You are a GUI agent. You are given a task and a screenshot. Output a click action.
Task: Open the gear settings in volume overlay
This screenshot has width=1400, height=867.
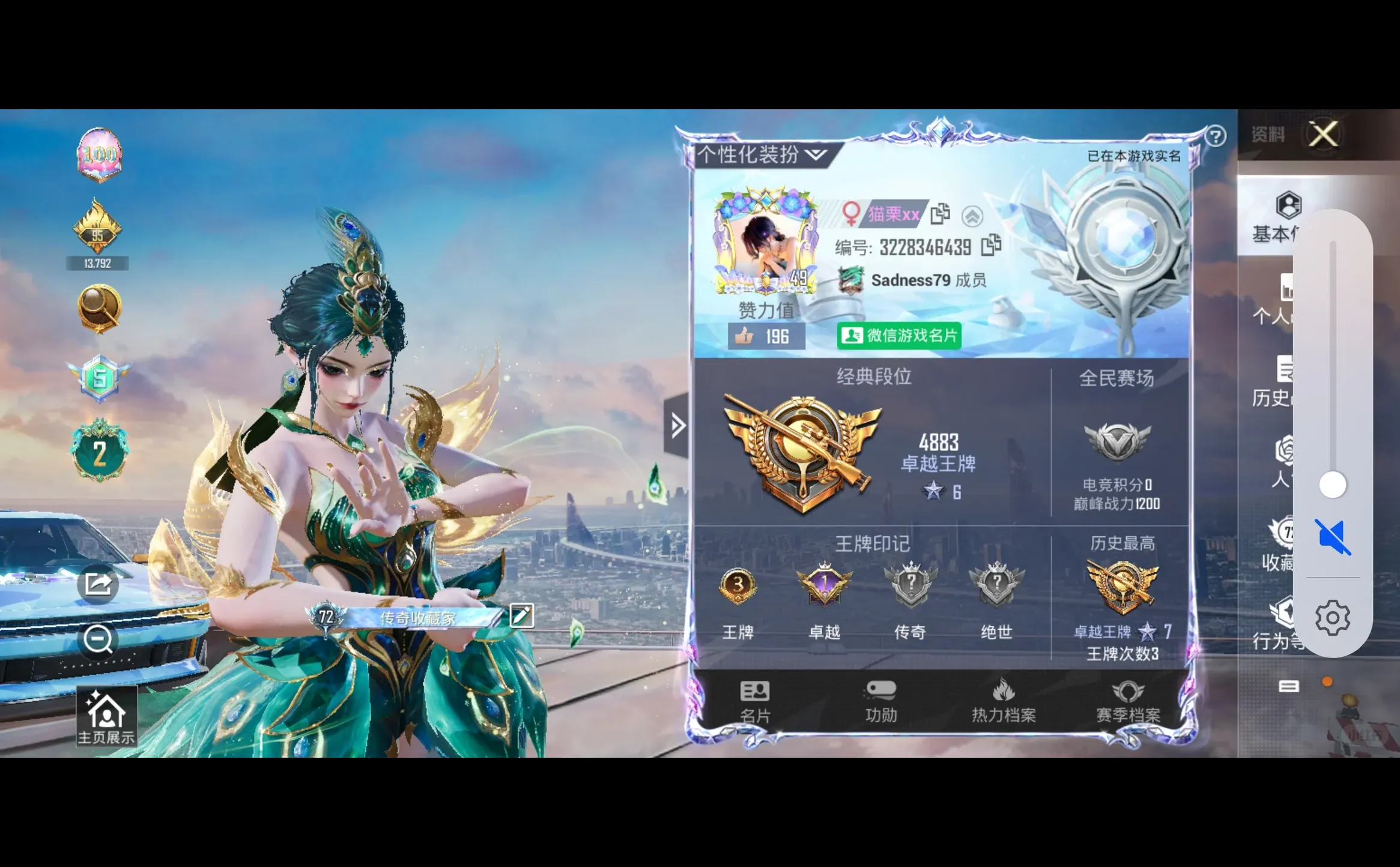coord(1333,617)
